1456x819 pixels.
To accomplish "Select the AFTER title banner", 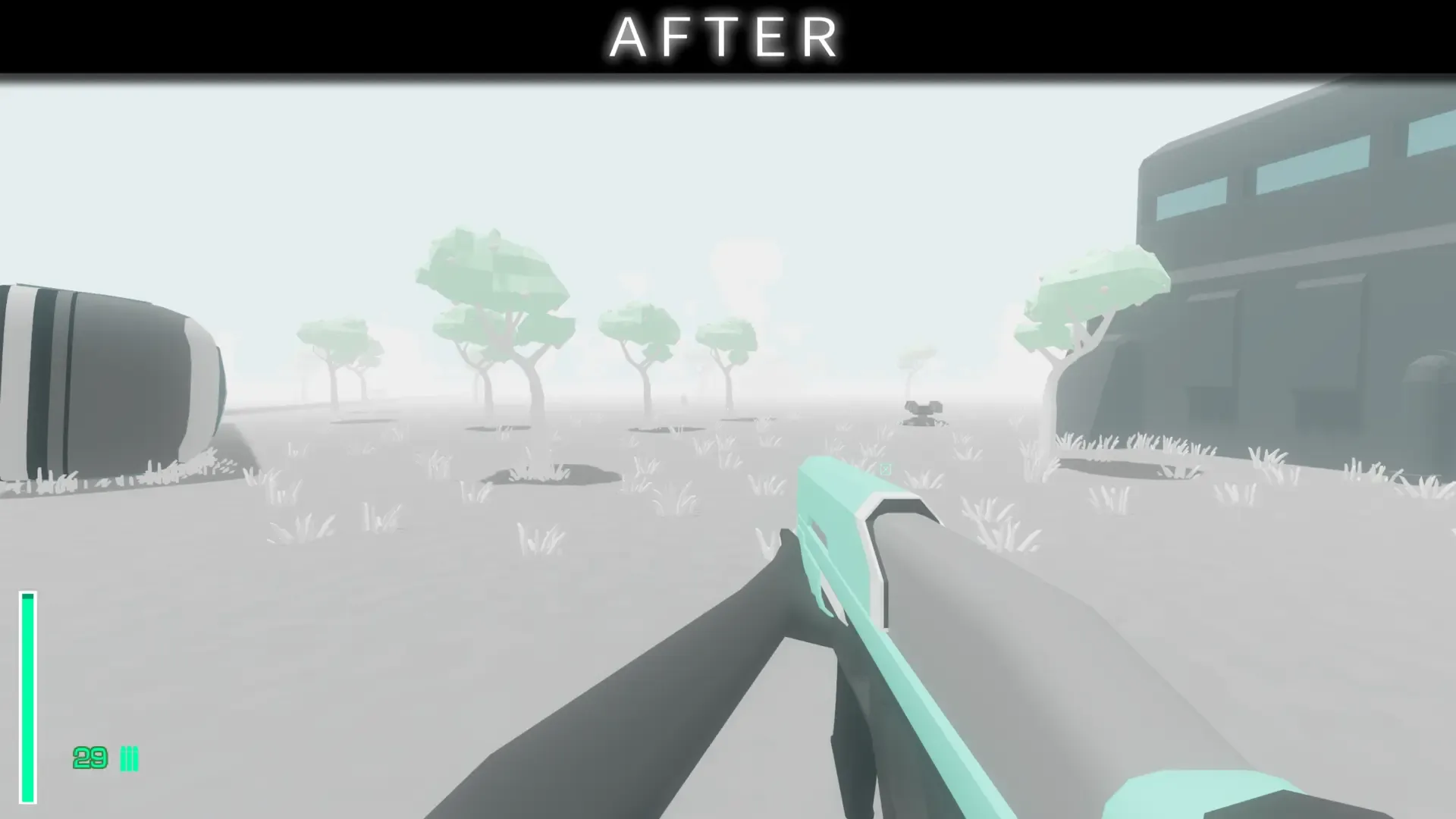I will [724, 36].
